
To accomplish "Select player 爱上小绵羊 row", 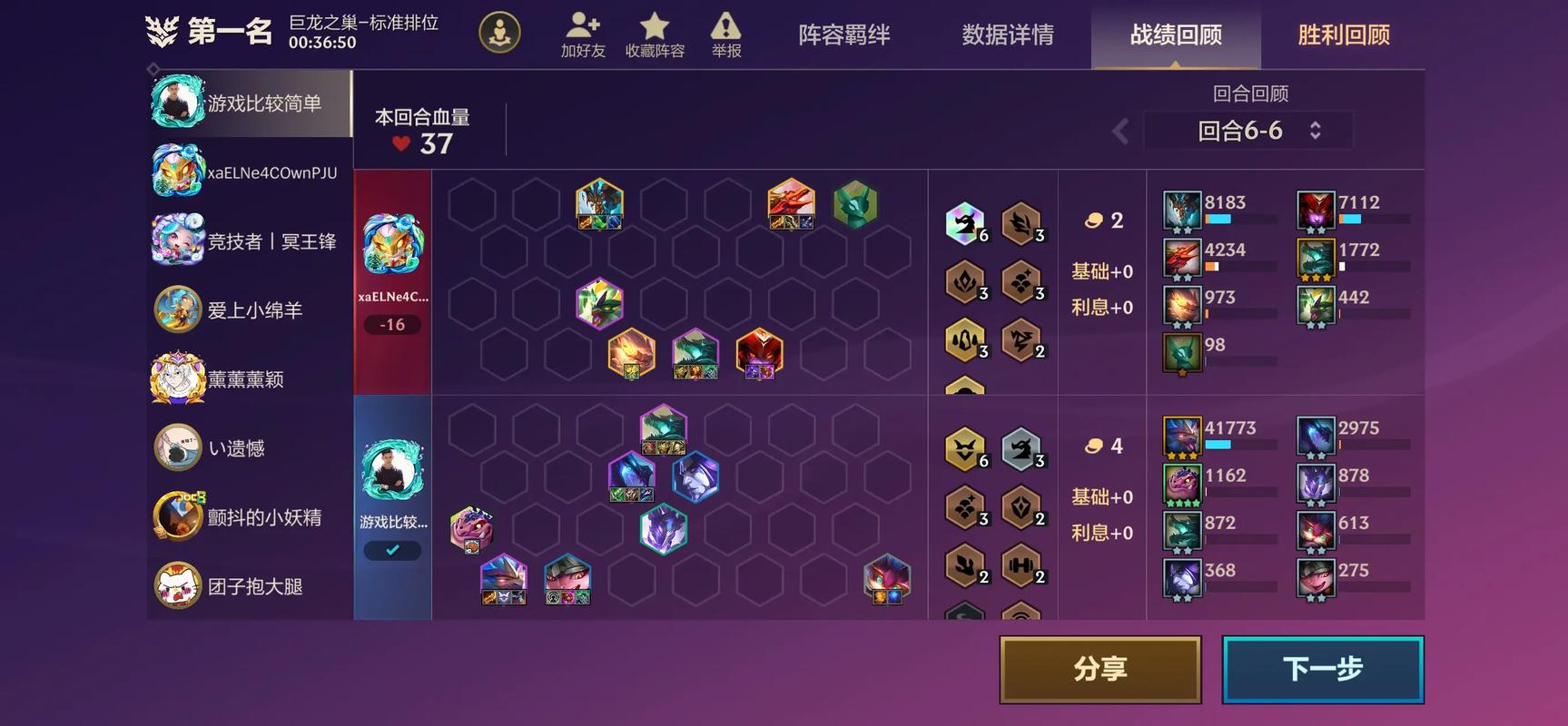I will click(x=249, y=310).
